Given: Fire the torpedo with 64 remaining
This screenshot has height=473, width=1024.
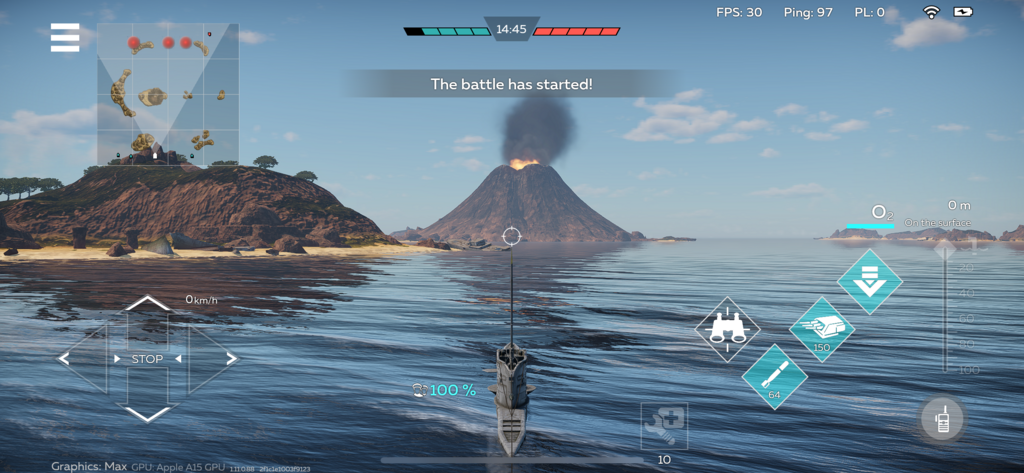Looking at the screenshot, I should point(774,376).
